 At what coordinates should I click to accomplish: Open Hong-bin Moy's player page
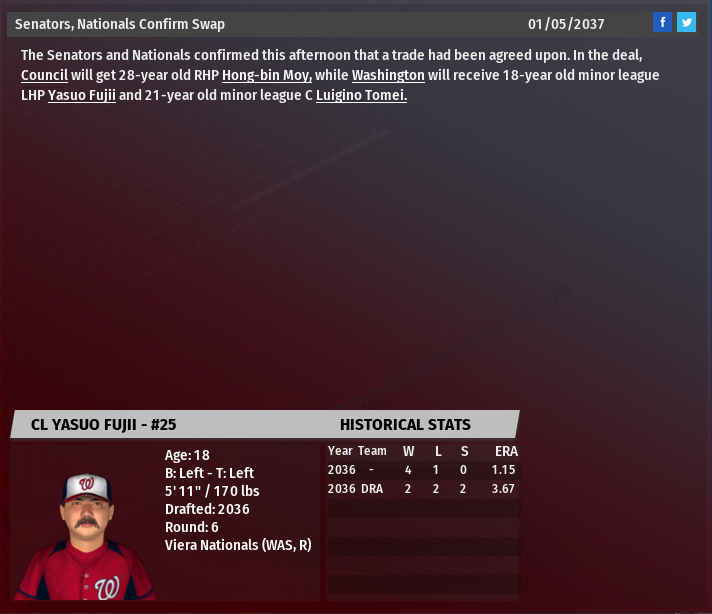[x=267, y=75]
